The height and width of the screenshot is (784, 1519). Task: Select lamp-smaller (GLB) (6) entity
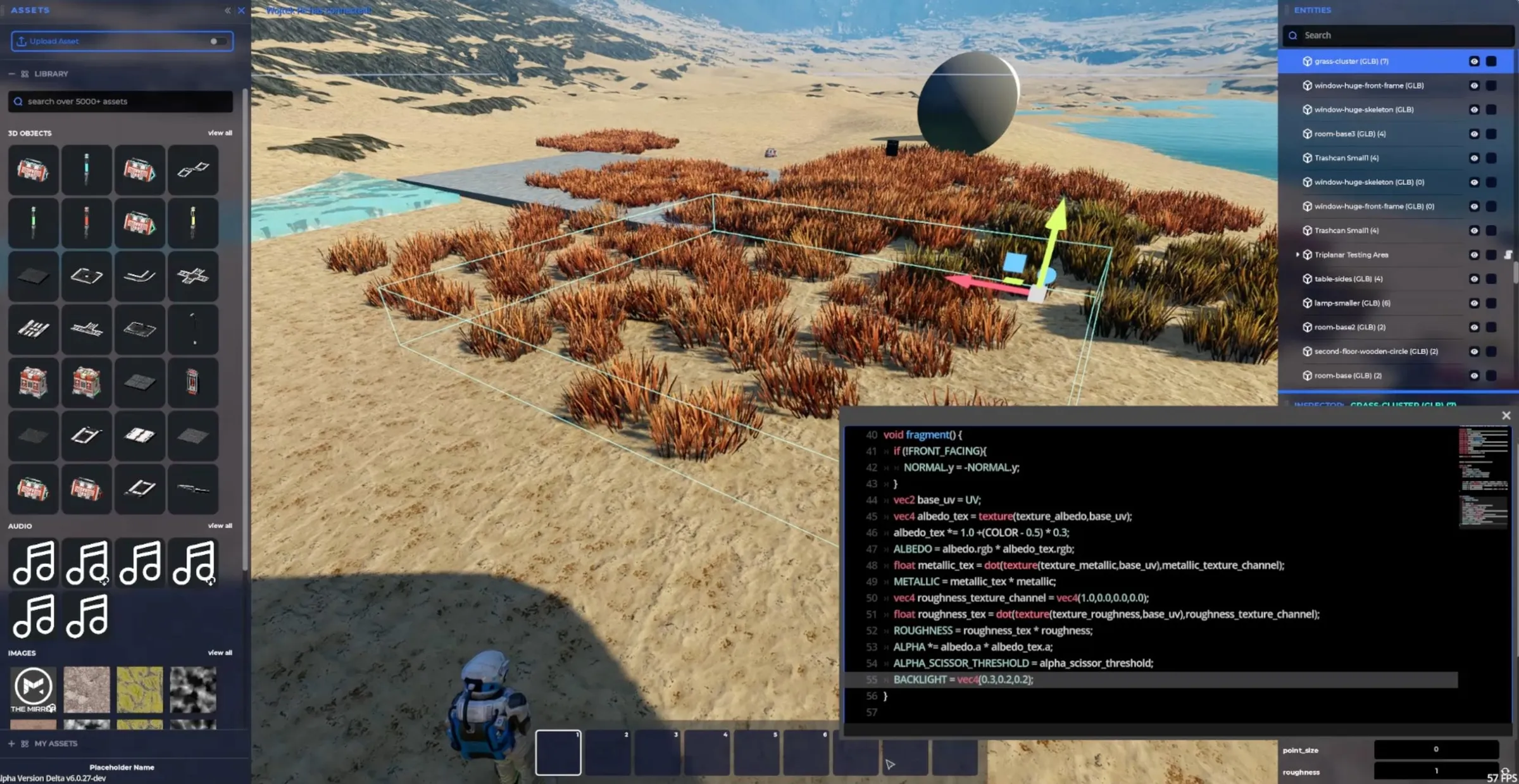click(1352, 303)
